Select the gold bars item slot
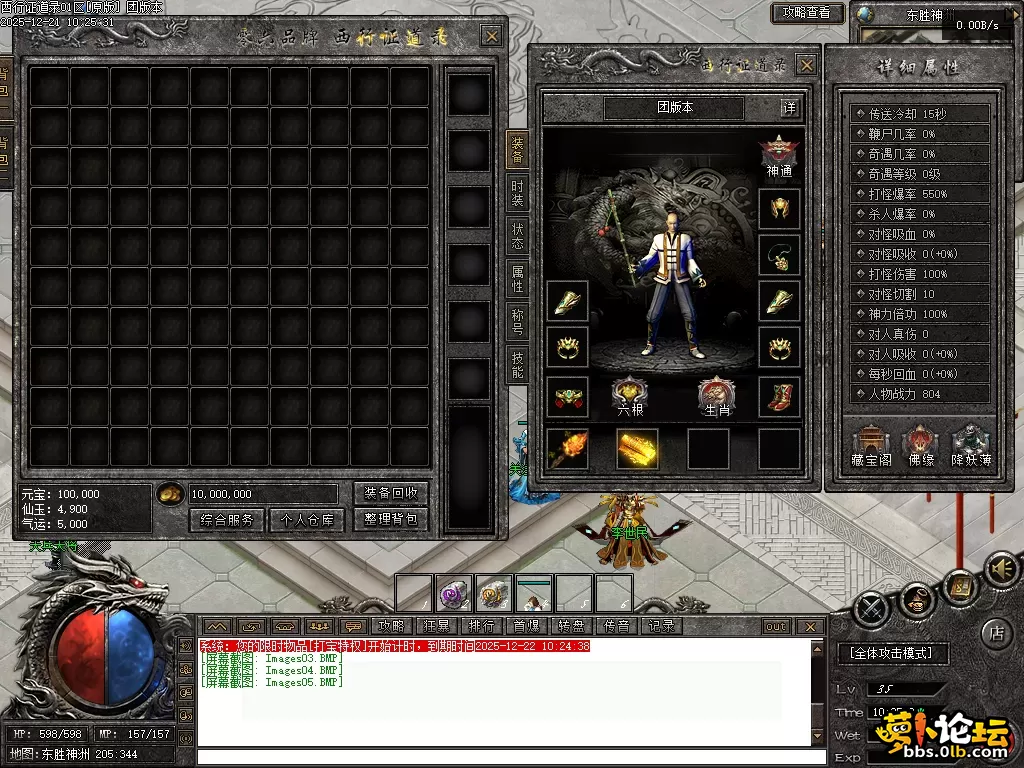 (637, 449)
